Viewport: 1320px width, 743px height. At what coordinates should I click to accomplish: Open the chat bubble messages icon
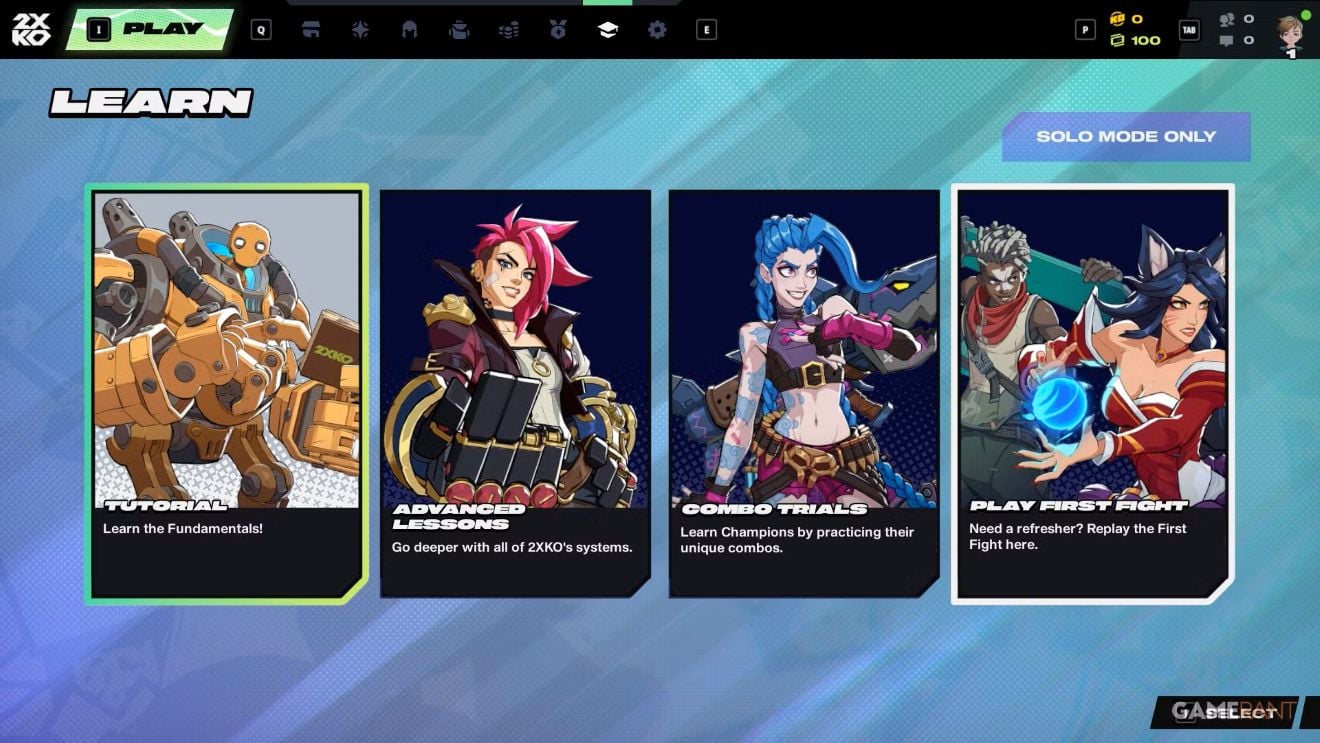pos(1227,41)
